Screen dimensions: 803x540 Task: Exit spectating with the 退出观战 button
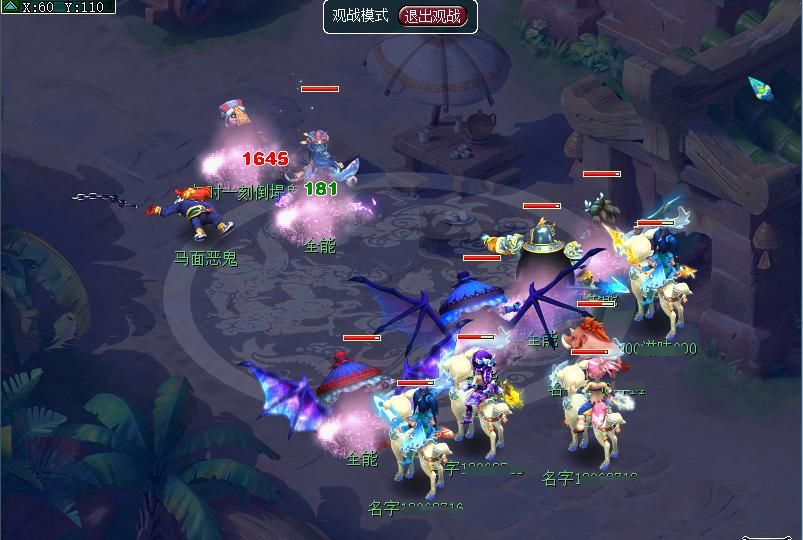tap(433, 16)
